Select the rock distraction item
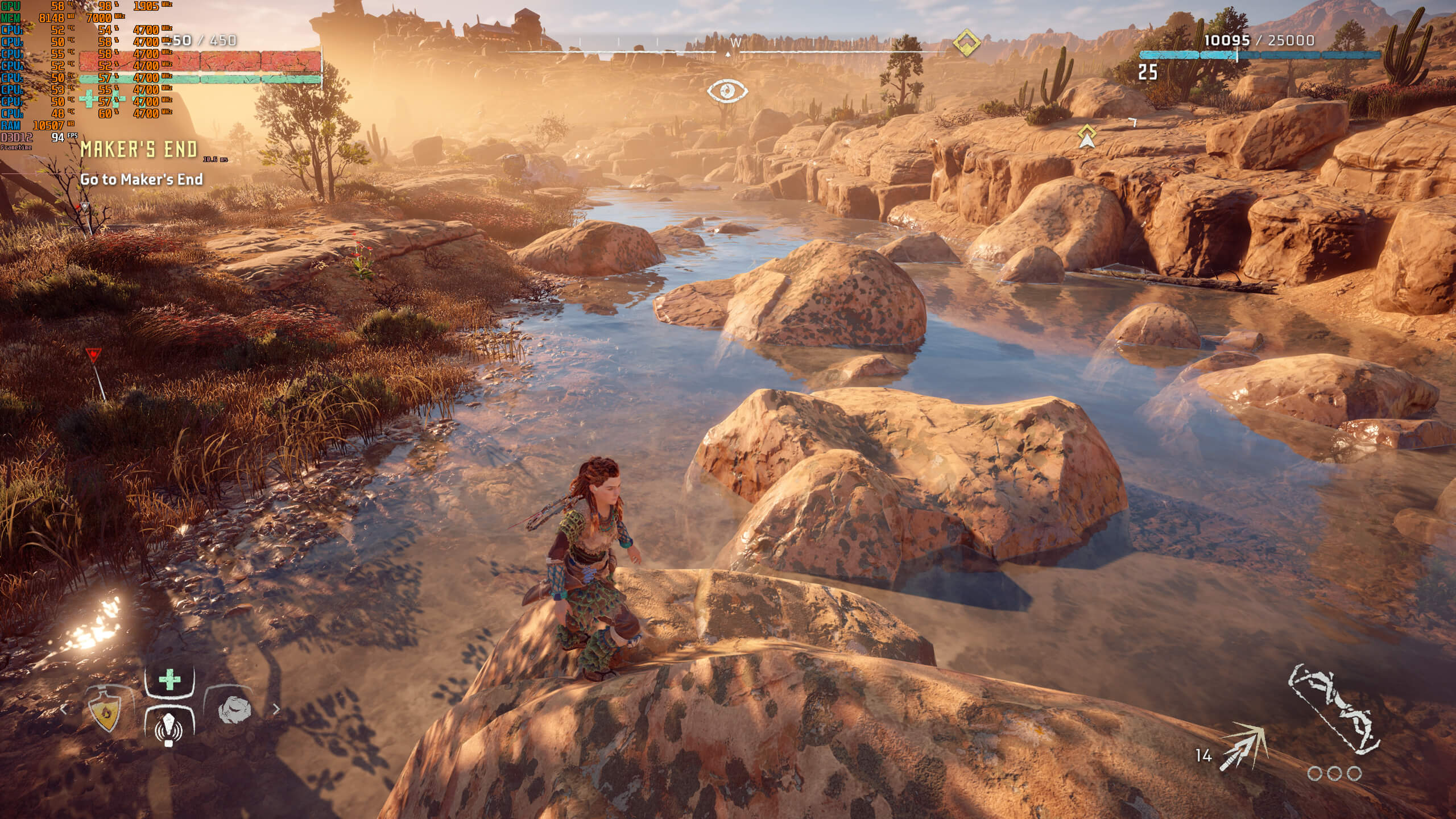1456x819 pixels. tap(234, 710)
